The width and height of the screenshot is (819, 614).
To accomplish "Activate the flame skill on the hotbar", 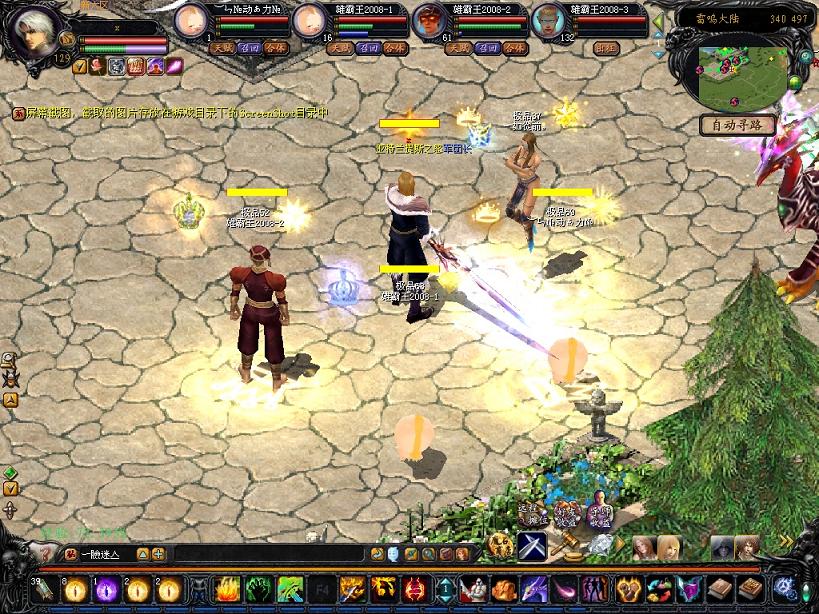I will pyautogui.click(x=228, y=589).
